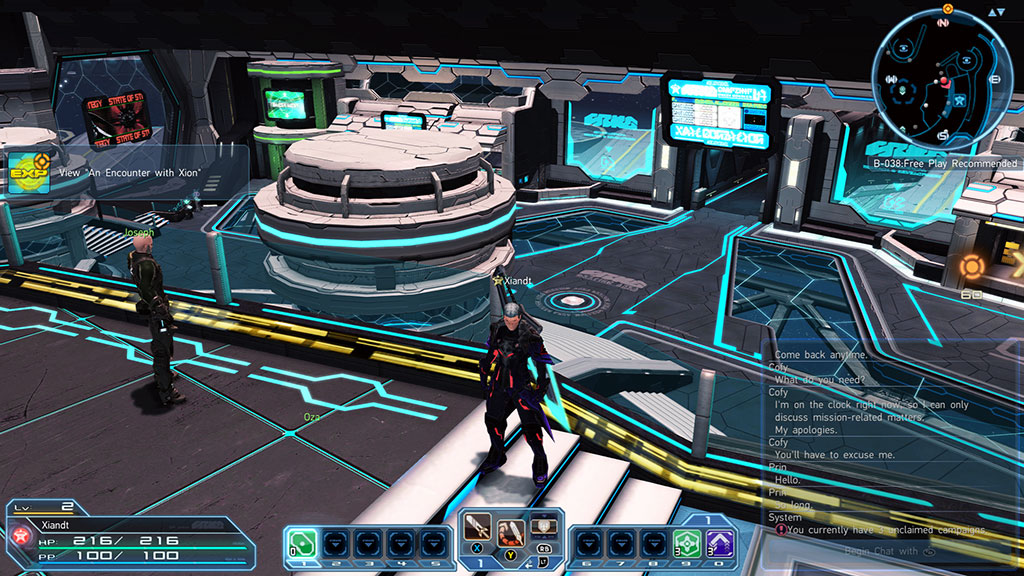The height and width of the screenshot is (576, 1024).
Task: Click the orange gear icon above chat
Action: coord(971,267)
